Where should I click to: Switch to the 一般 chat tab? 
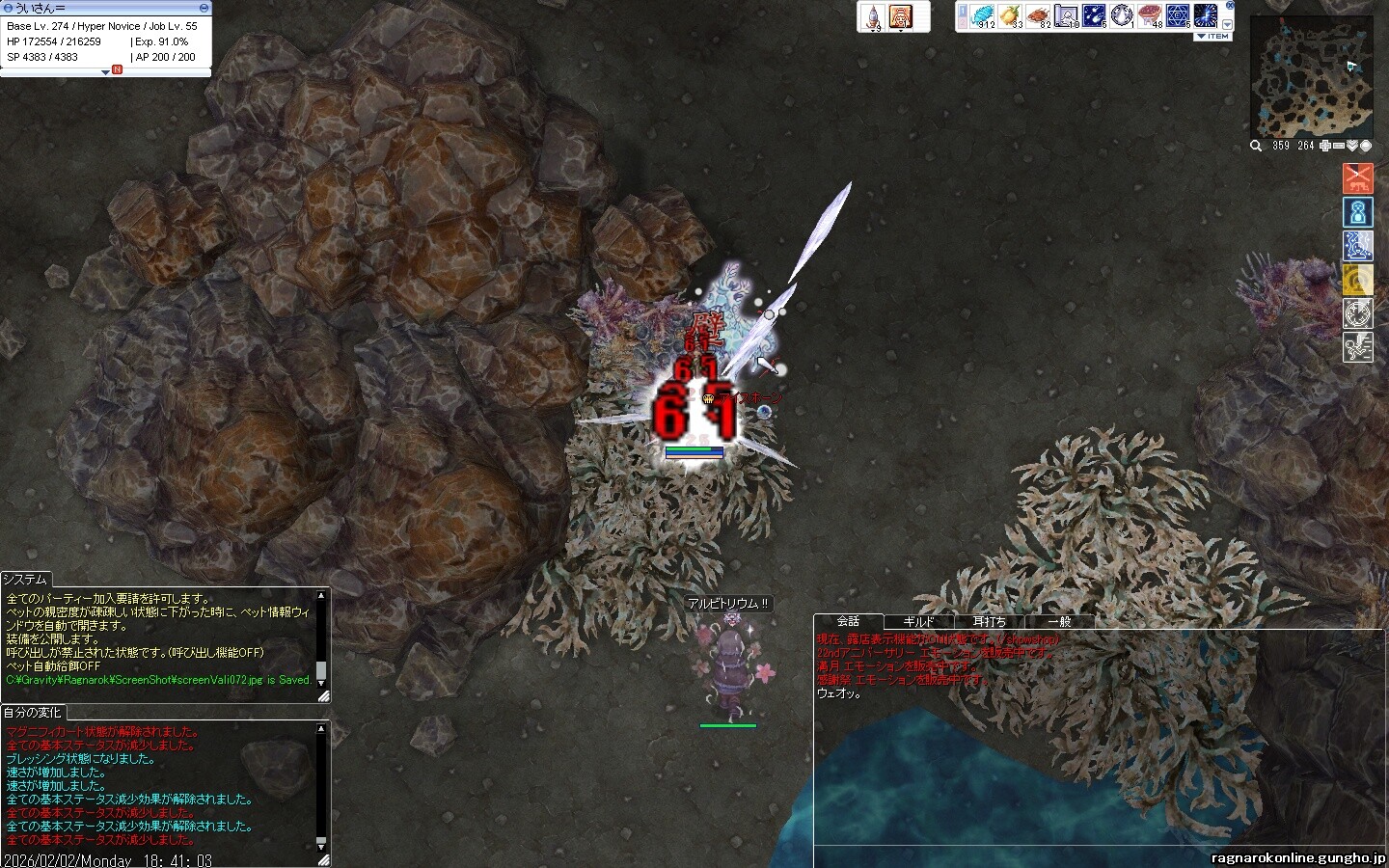click(x=1059, y=622)
